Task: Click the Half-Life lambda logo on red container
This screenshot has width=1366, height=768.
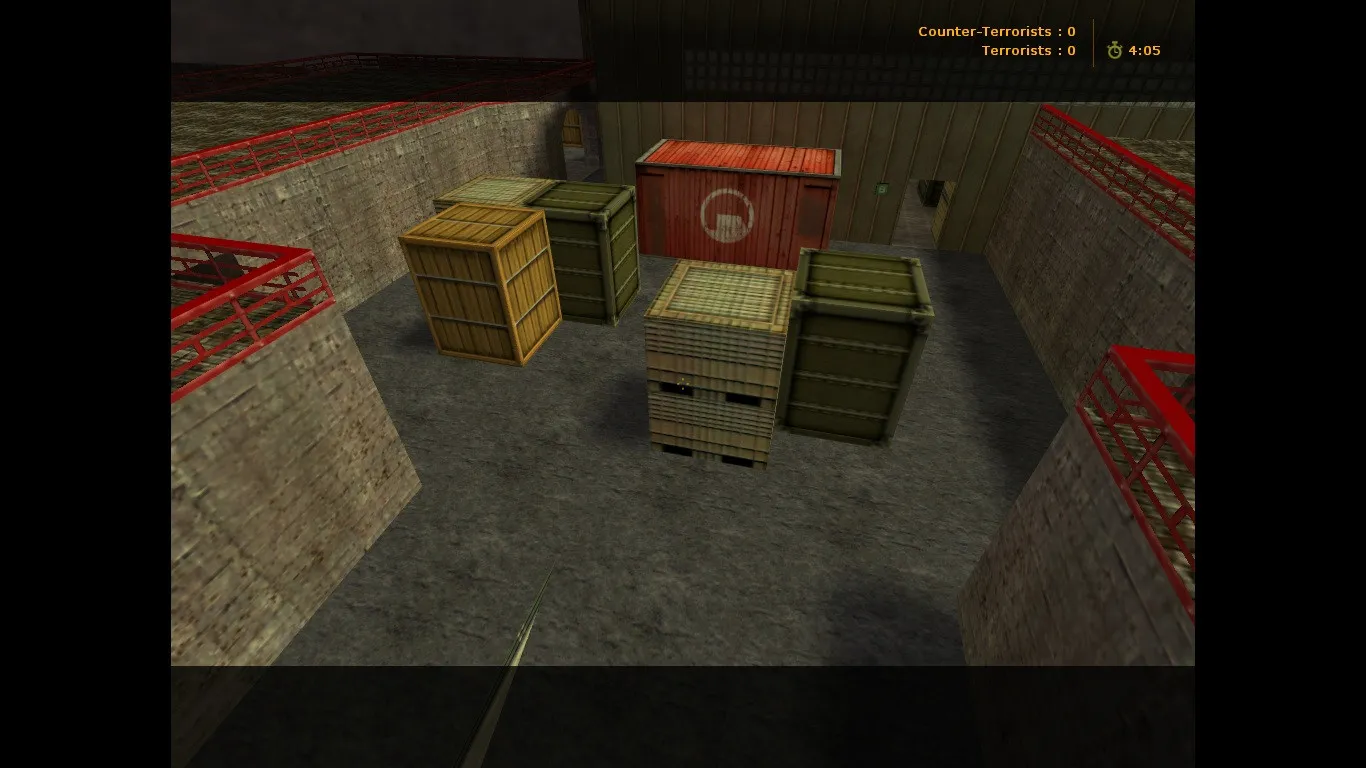Action: click(727, 215)
